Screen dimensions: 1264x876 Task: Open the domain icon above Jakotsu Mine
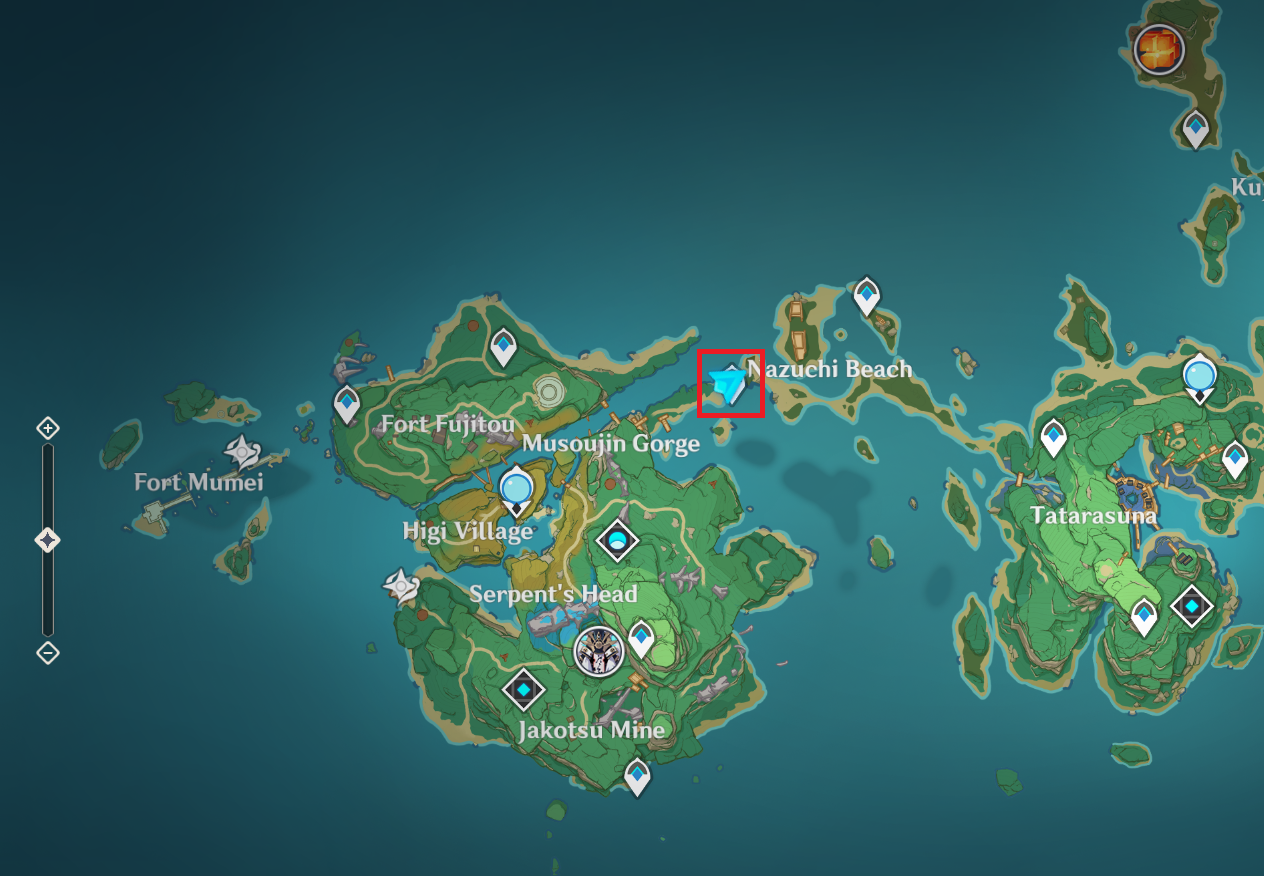pyautogui.click(x=522, y=689)
